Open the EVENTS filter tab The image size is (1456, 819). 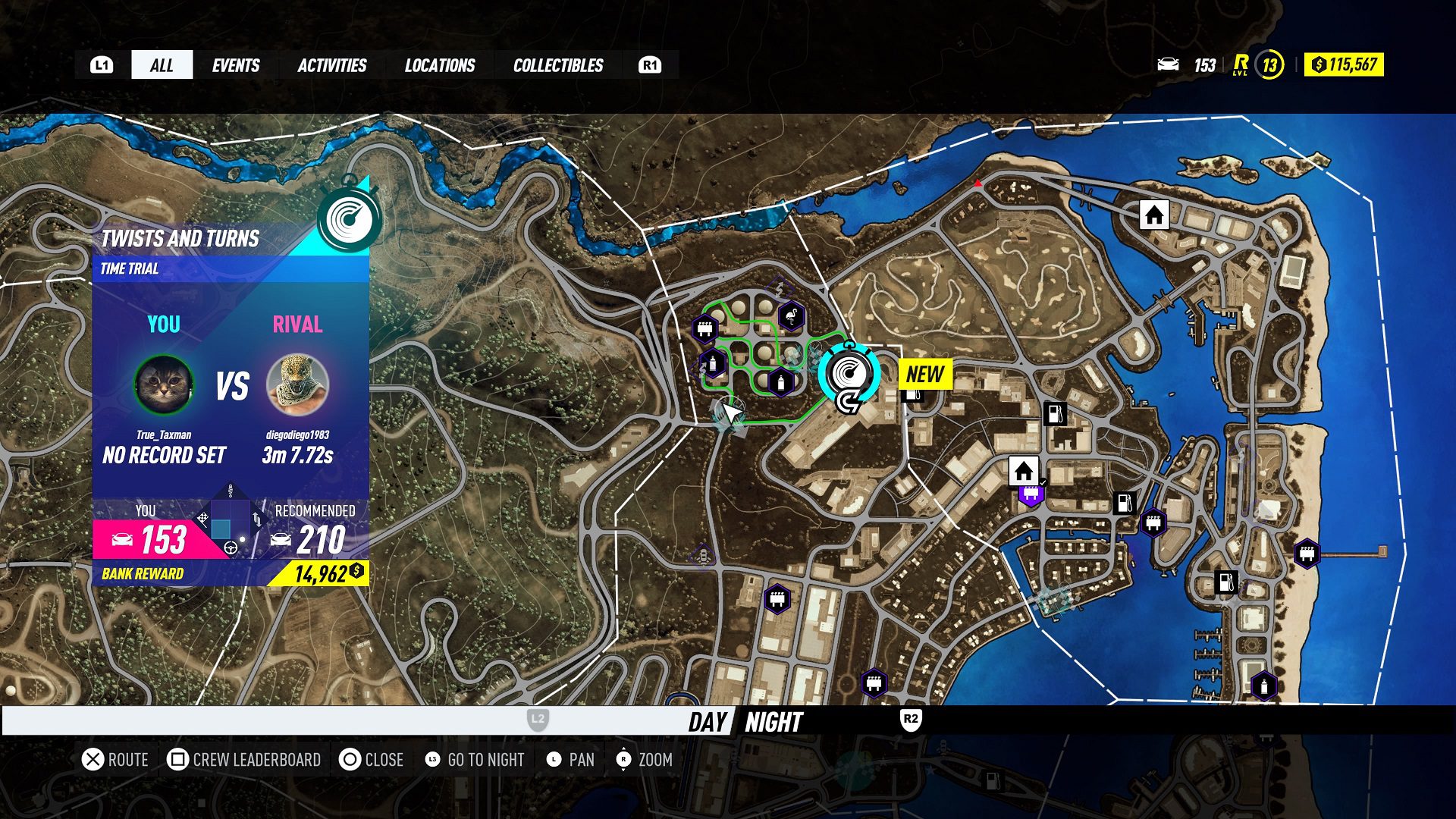pyautogui.click(x=236, y=65)
